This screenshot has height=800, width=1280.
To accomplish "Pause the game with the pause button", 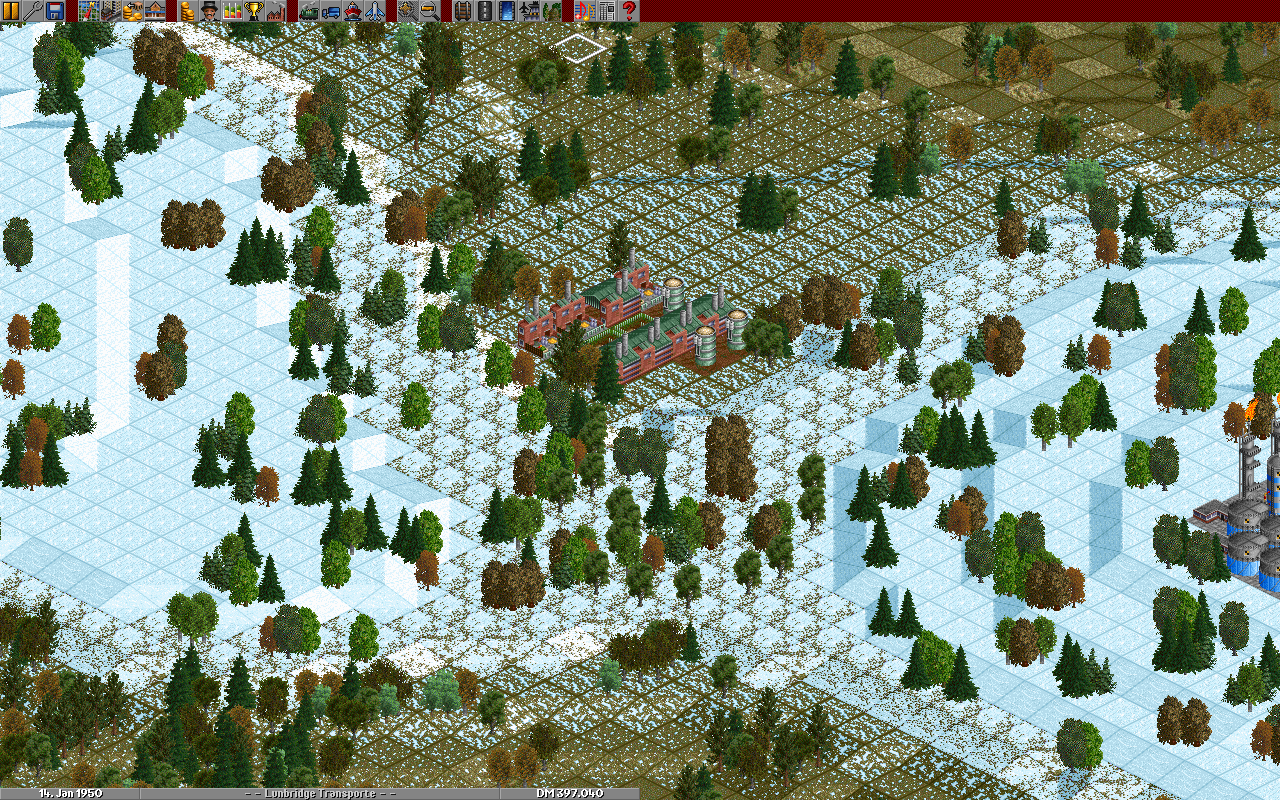I will [11, 11].
